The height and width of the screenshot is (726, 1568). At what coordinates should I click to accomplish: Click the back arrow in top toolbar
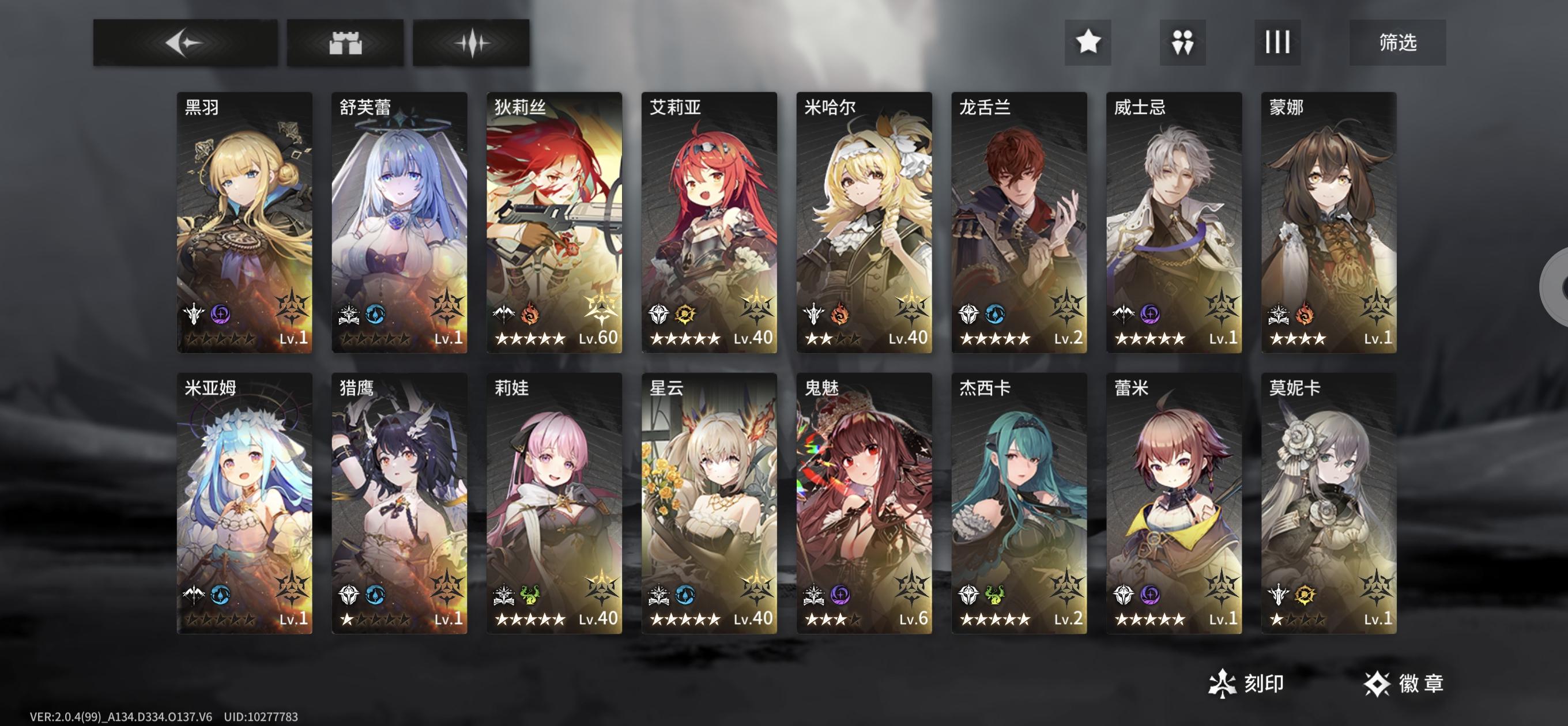185,42
